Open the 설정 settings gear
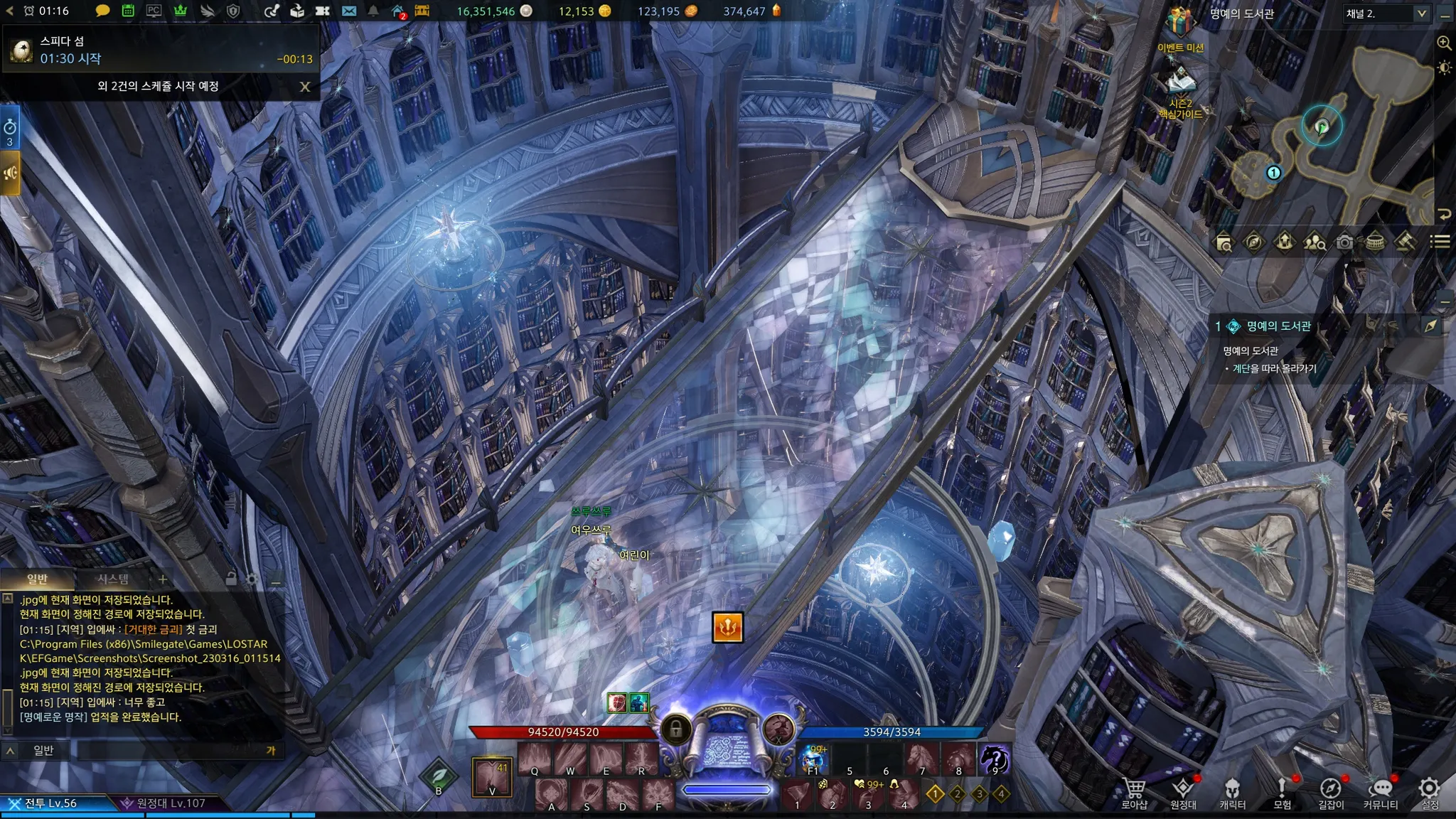 point(1429,791)
